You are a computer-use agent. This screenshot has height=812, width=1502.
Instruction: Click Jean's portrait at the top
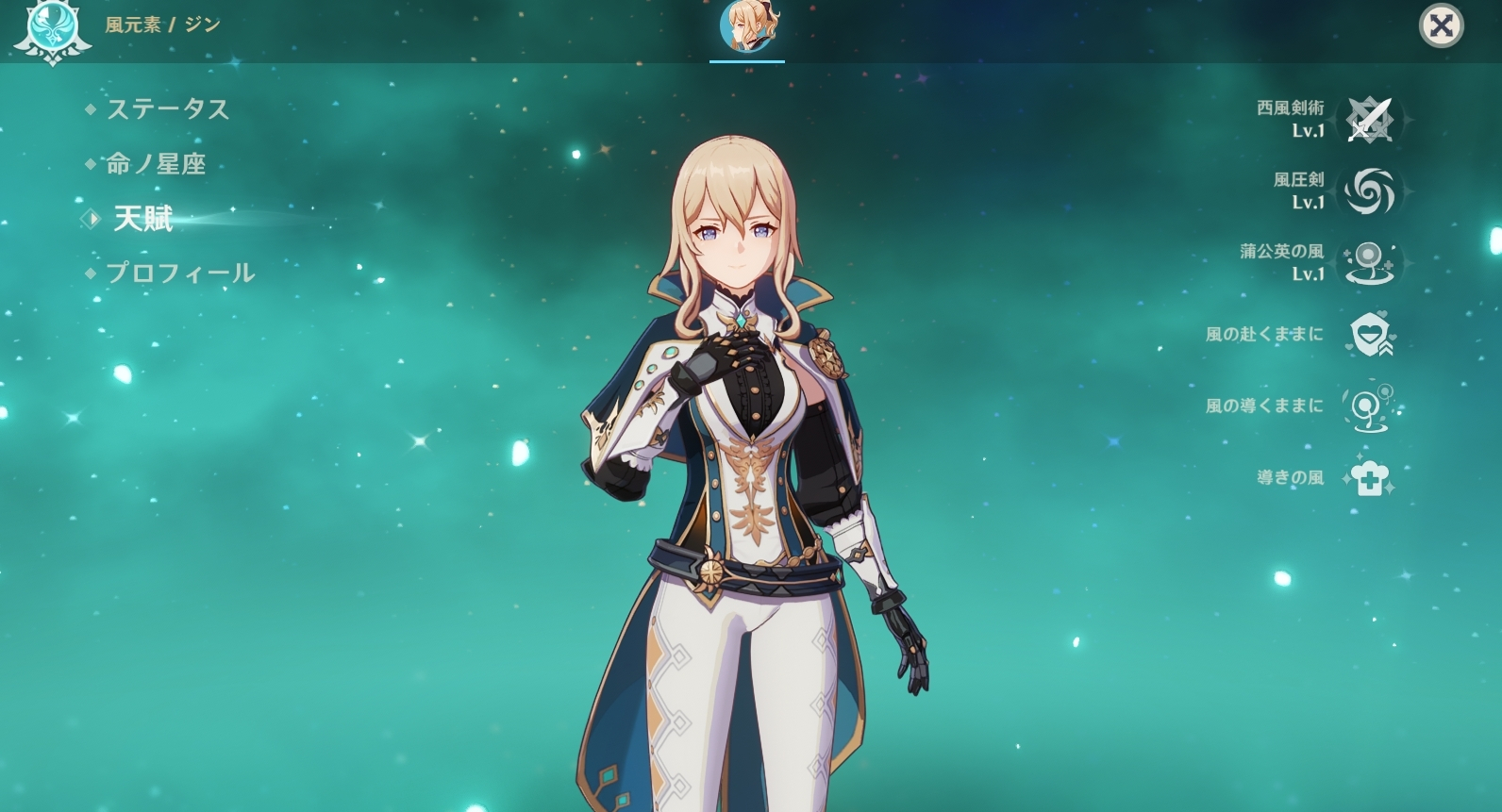(x=746, y=26)
